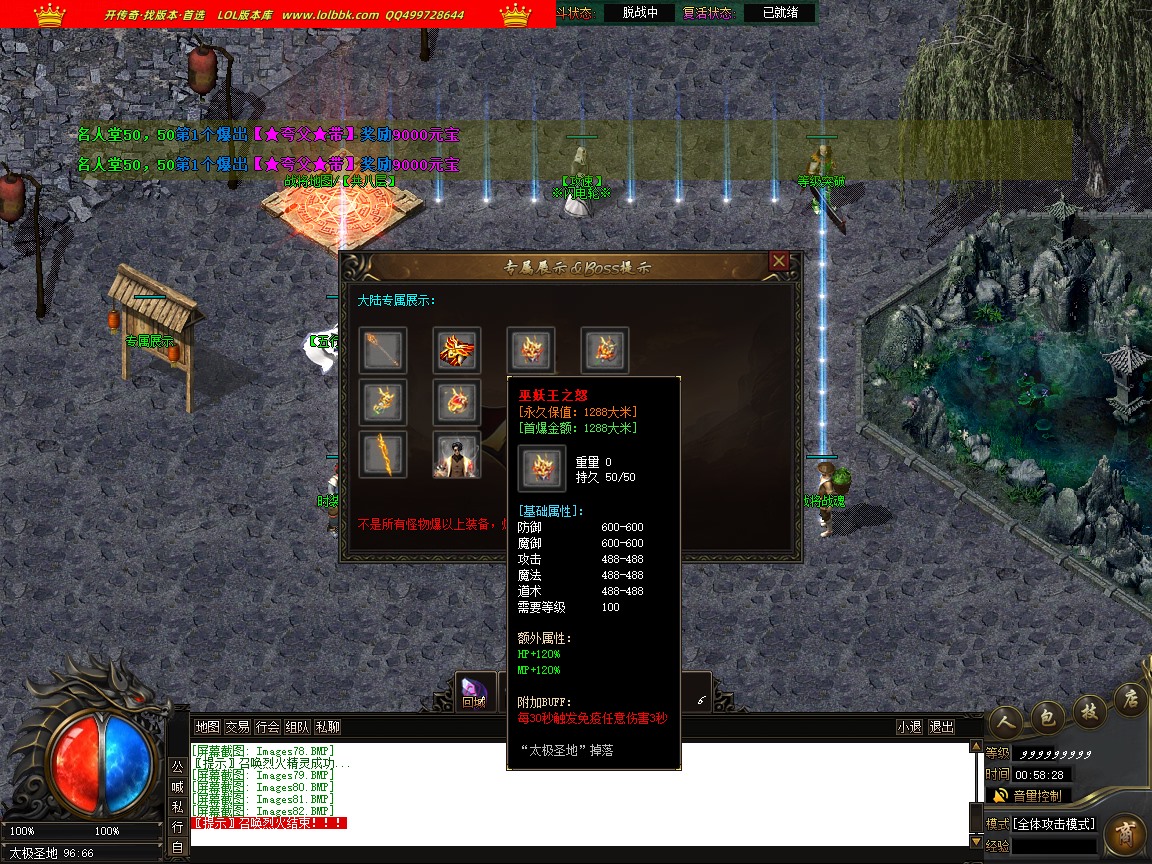
Task: Open the 组队 party tab
Action: coord(297,727)
